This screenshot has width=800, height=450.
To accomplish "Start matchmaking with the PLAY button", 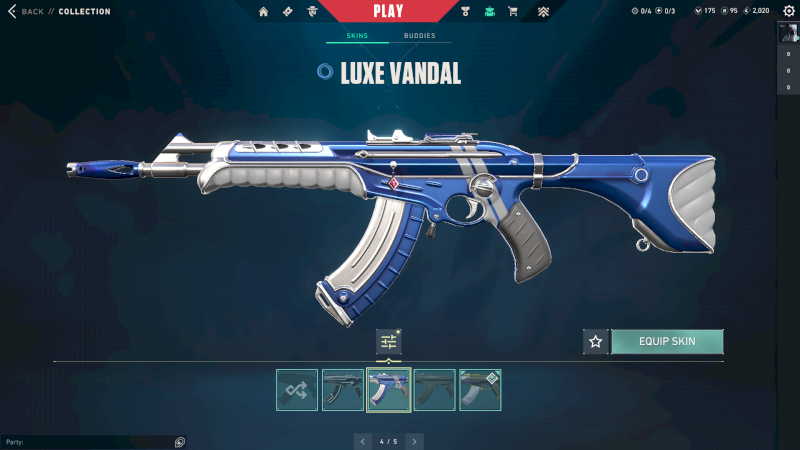I will click(x=388, y=12).
